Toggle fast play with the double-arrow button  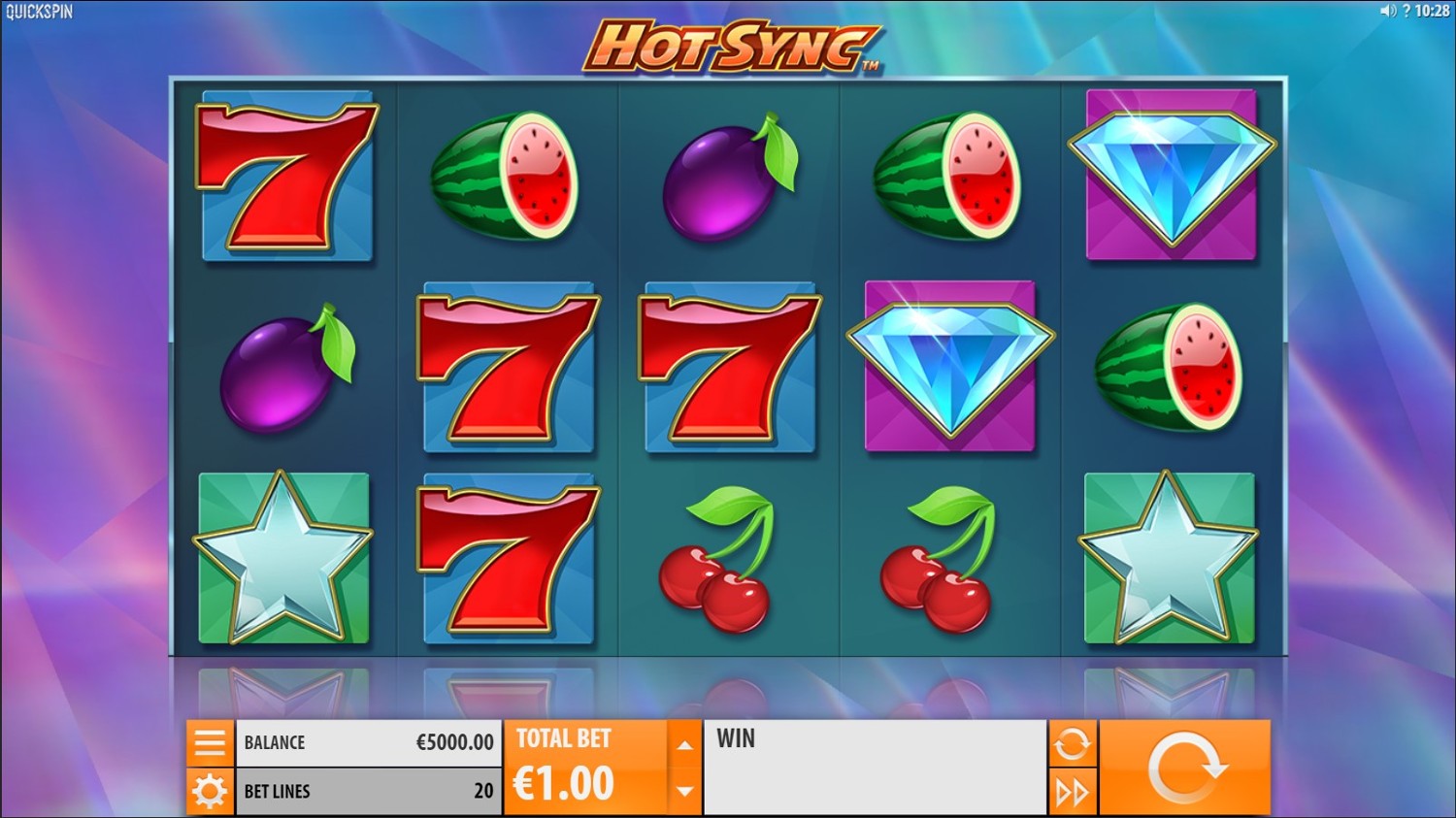pyautogui.click(x=1072, y=792)
